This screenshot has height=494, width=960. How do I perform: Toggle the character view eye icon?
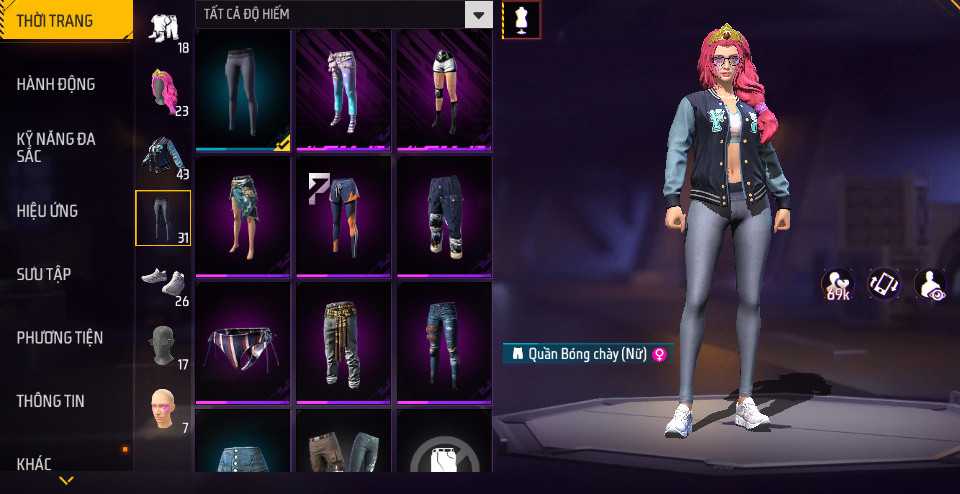coord(931,284)
